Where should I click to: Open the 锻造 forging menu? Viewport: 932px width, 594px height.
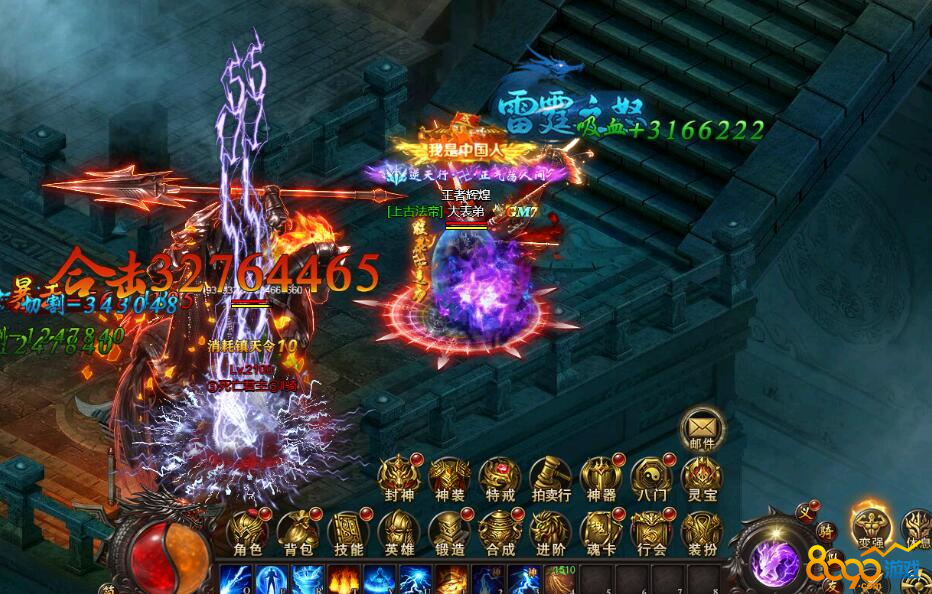coord(449,530)
